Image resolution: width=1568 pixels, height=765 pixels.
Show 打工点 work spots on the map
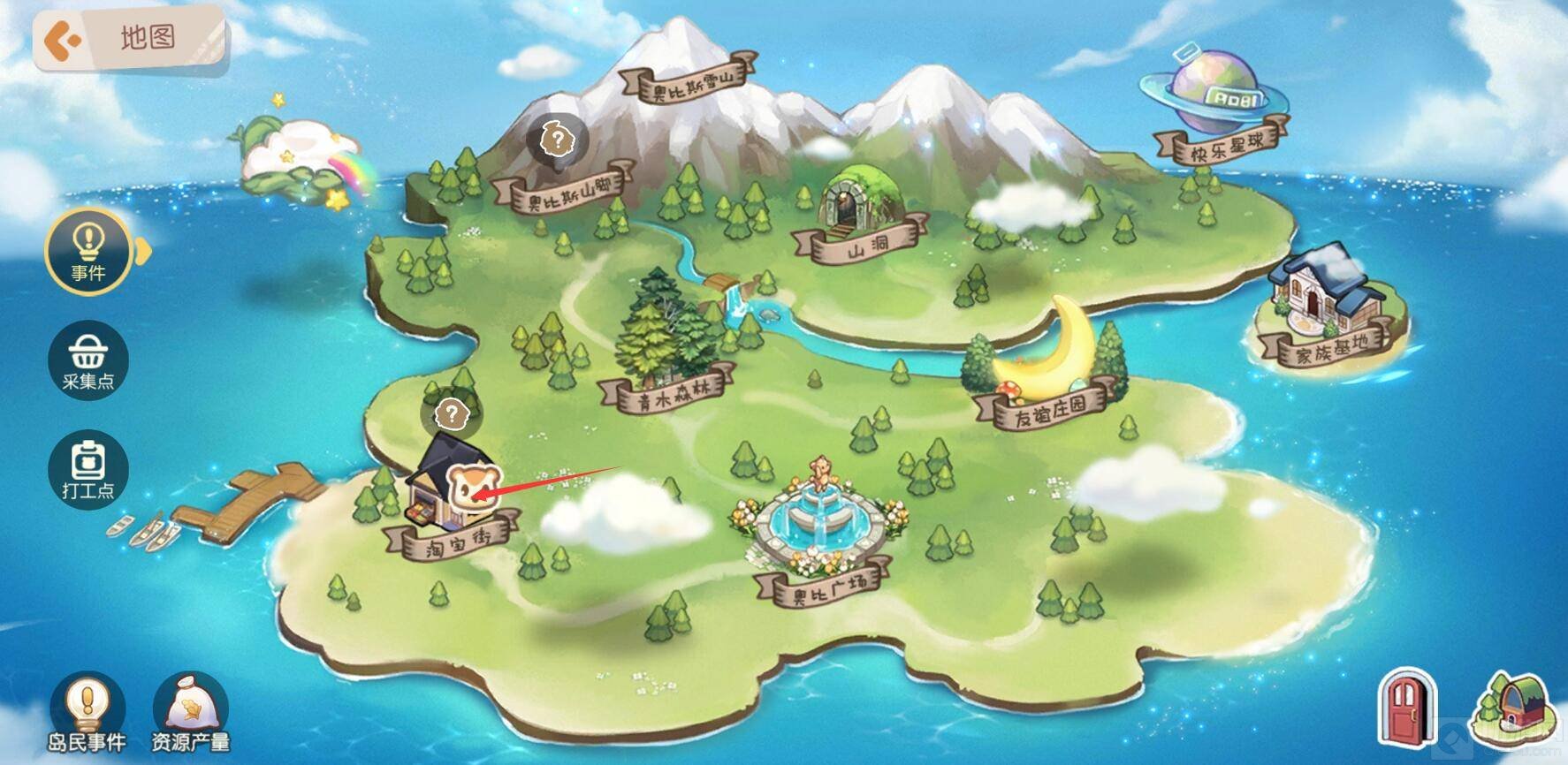tap(88, 468)
